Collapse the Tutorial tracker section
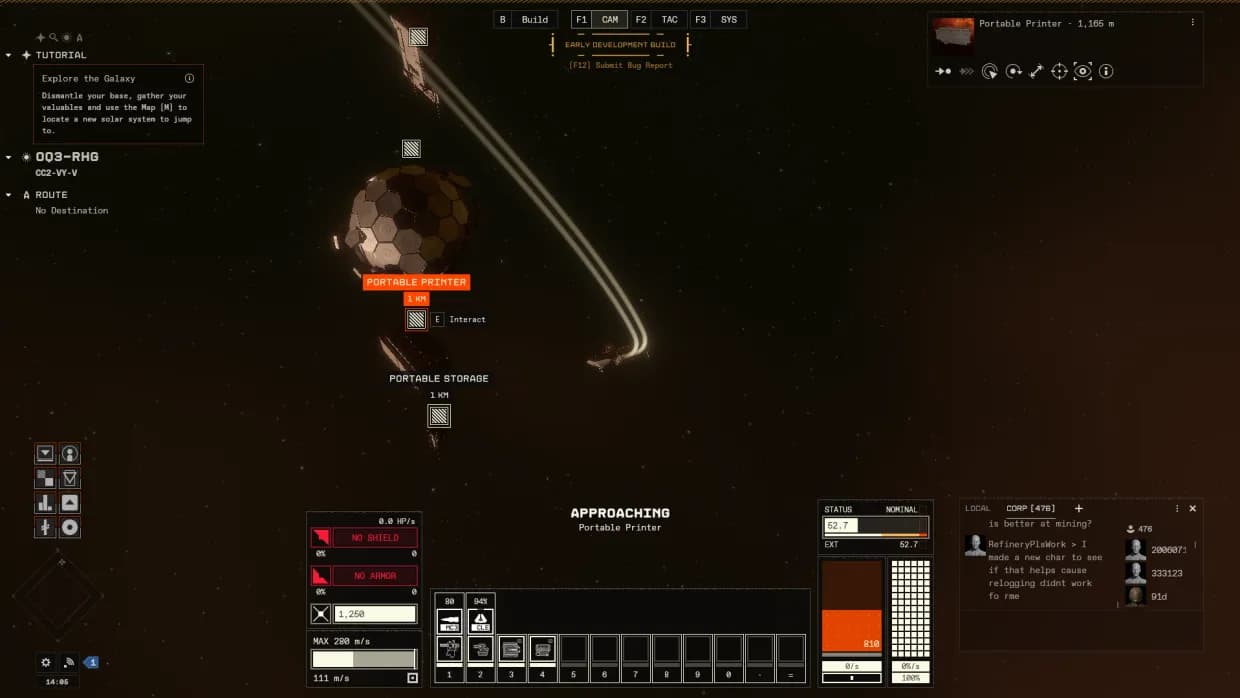1240x698 pixels. pos(9,55)
